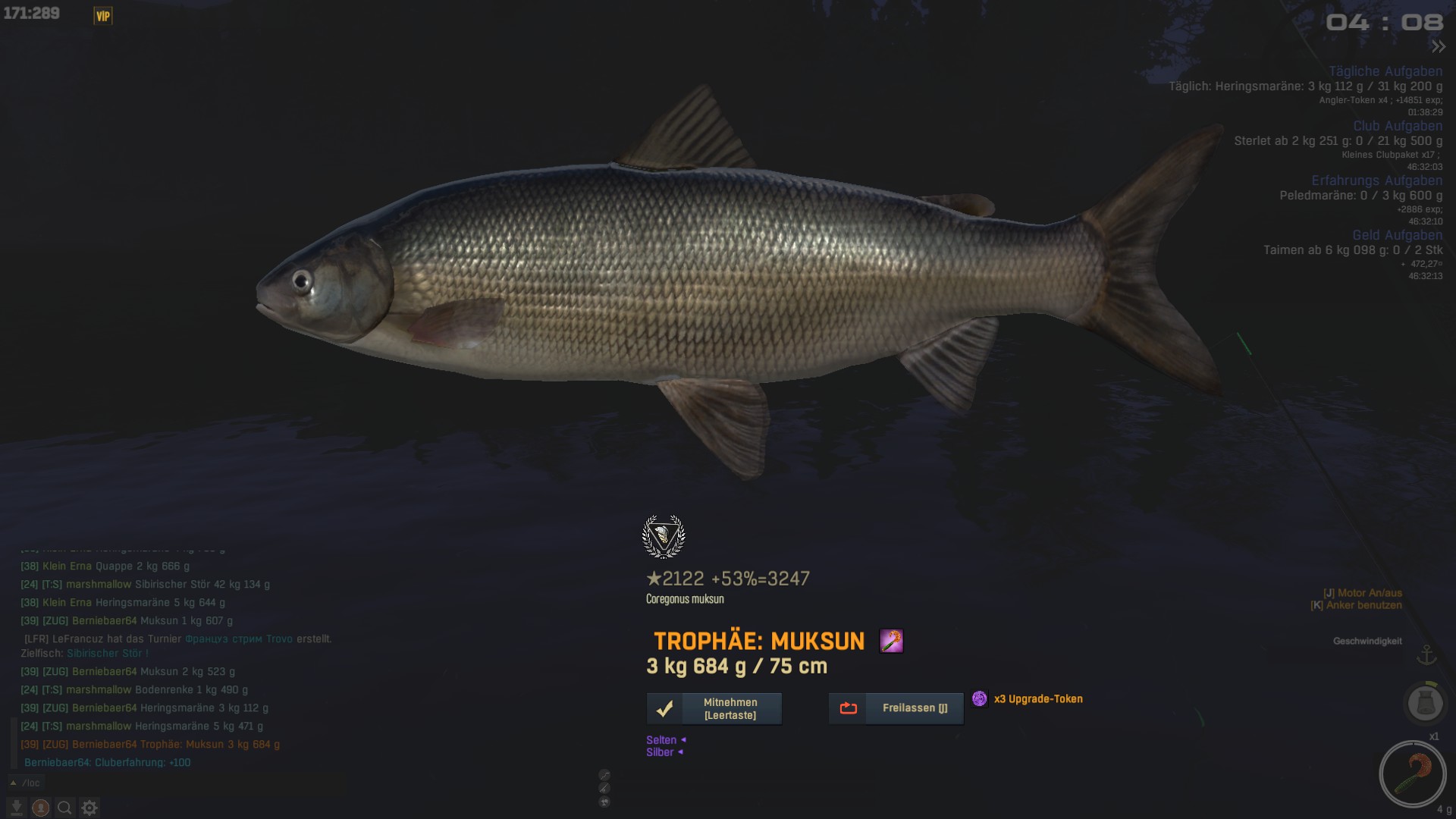Click the orange player profile icon
The image size is (1456, 819).
click(x=41, y=808)
